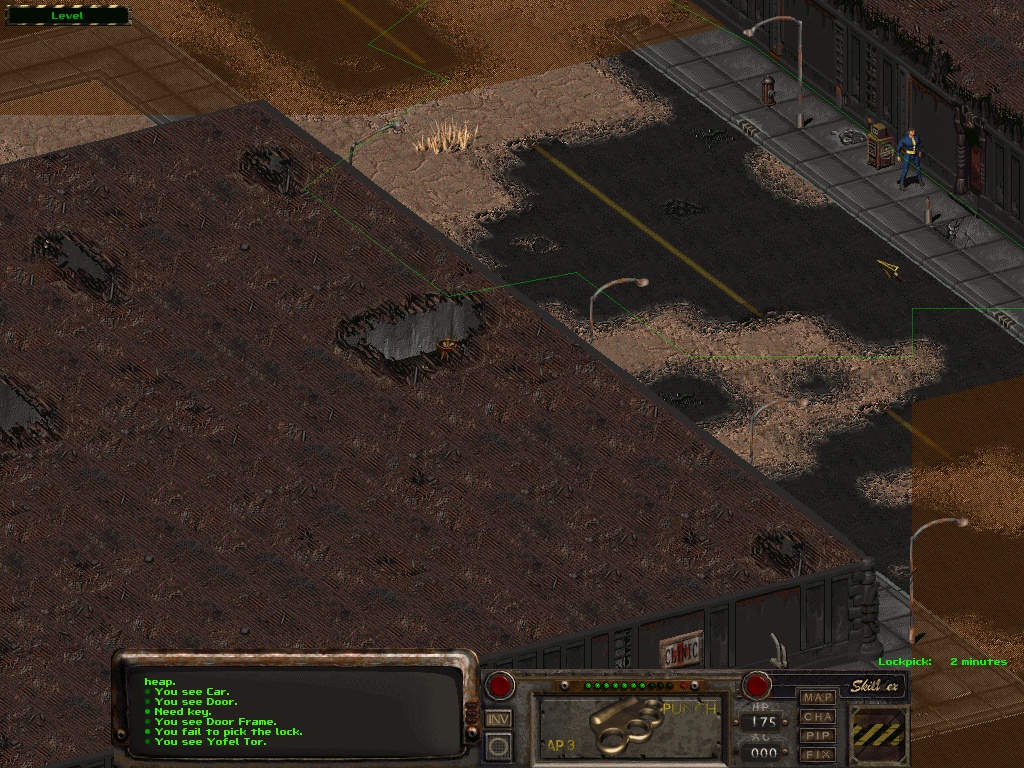Click the red button beside the Skilldex label
Screen dimensions: 1024x768
tap(757, 686)
